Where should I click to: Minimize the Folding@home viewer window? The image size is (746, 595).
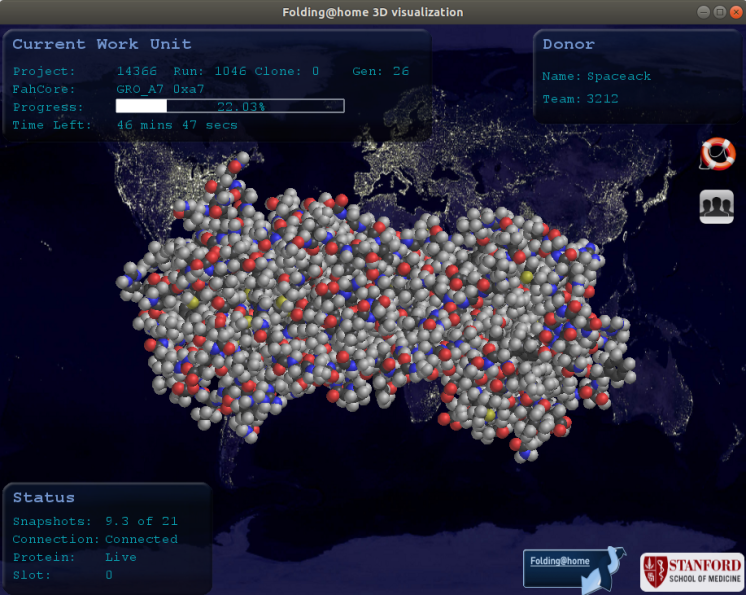(704, 12)
